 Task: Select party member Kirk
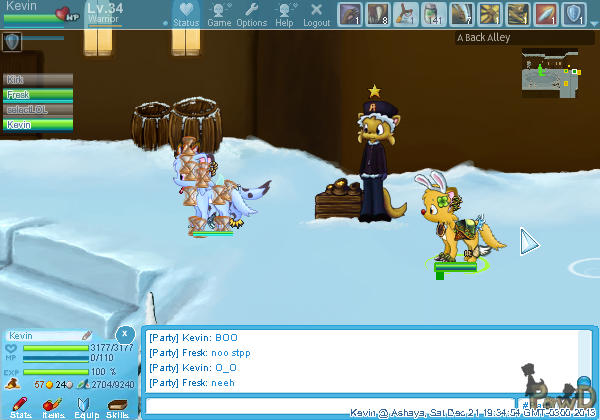coord(38,79)
